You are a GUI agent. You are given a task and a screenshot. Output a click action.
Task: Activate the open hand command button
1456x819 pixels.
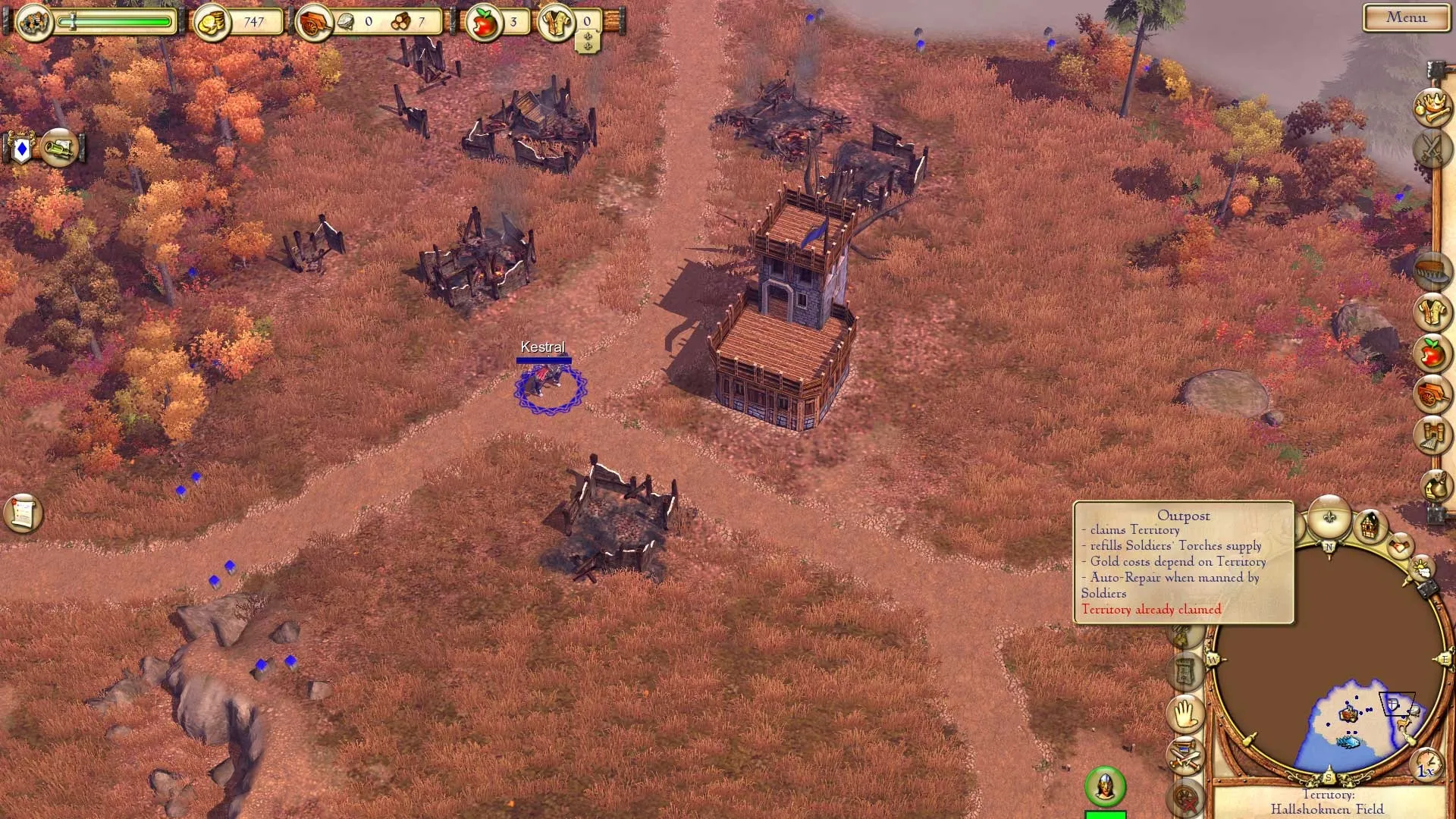1185,713
